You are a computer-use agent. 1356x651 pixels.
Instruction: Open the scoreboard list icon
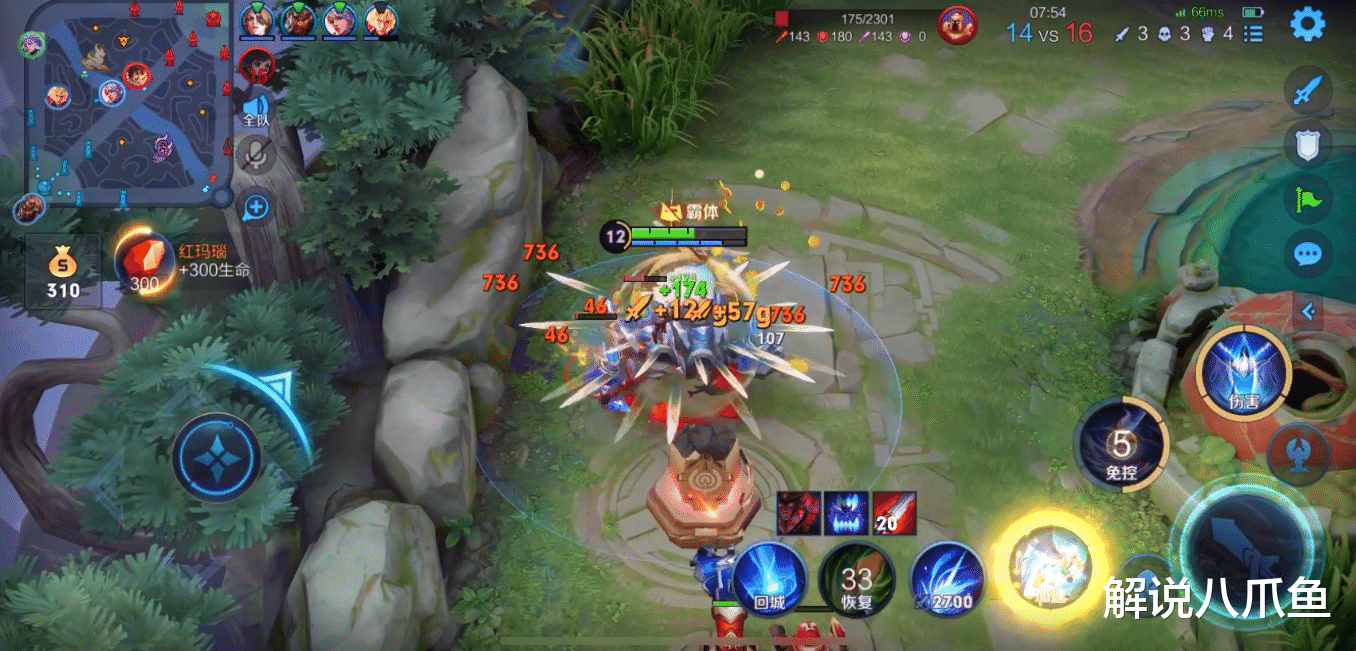pyautogui.click(x=1253, y=33)
